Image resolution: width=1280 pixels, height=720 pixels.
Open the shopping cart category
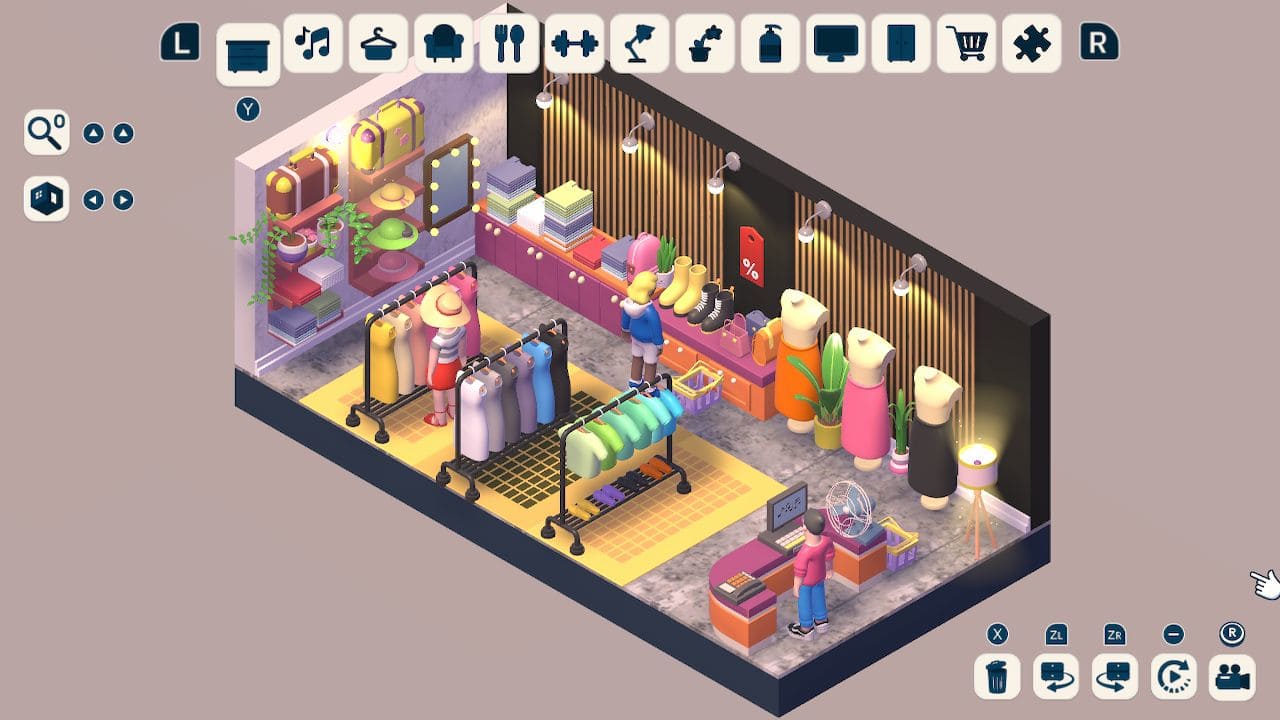pyautogui.click(x=966, y=44)
